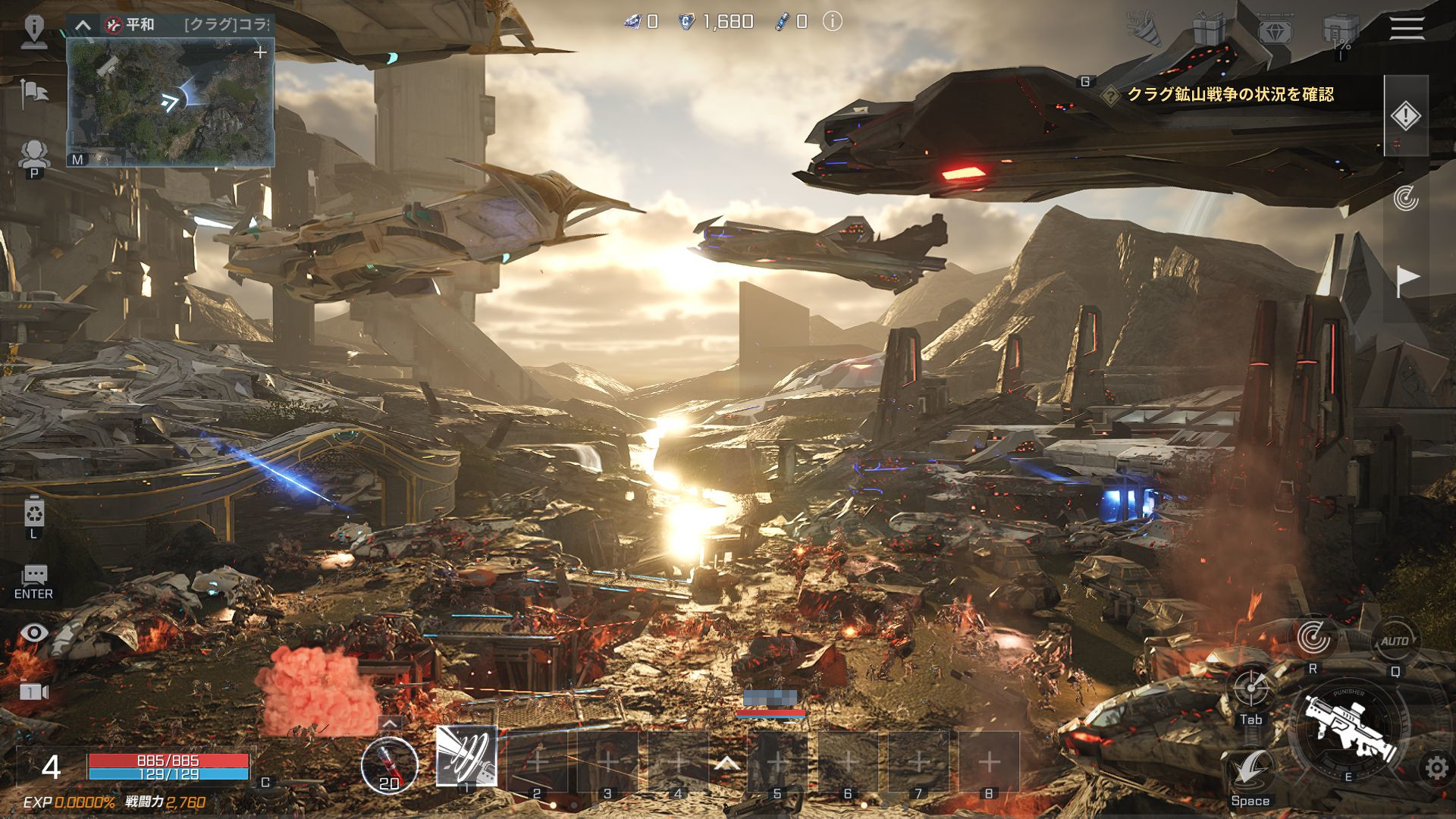Collapse the minimap with the arrow

click(x=83, y=25)
